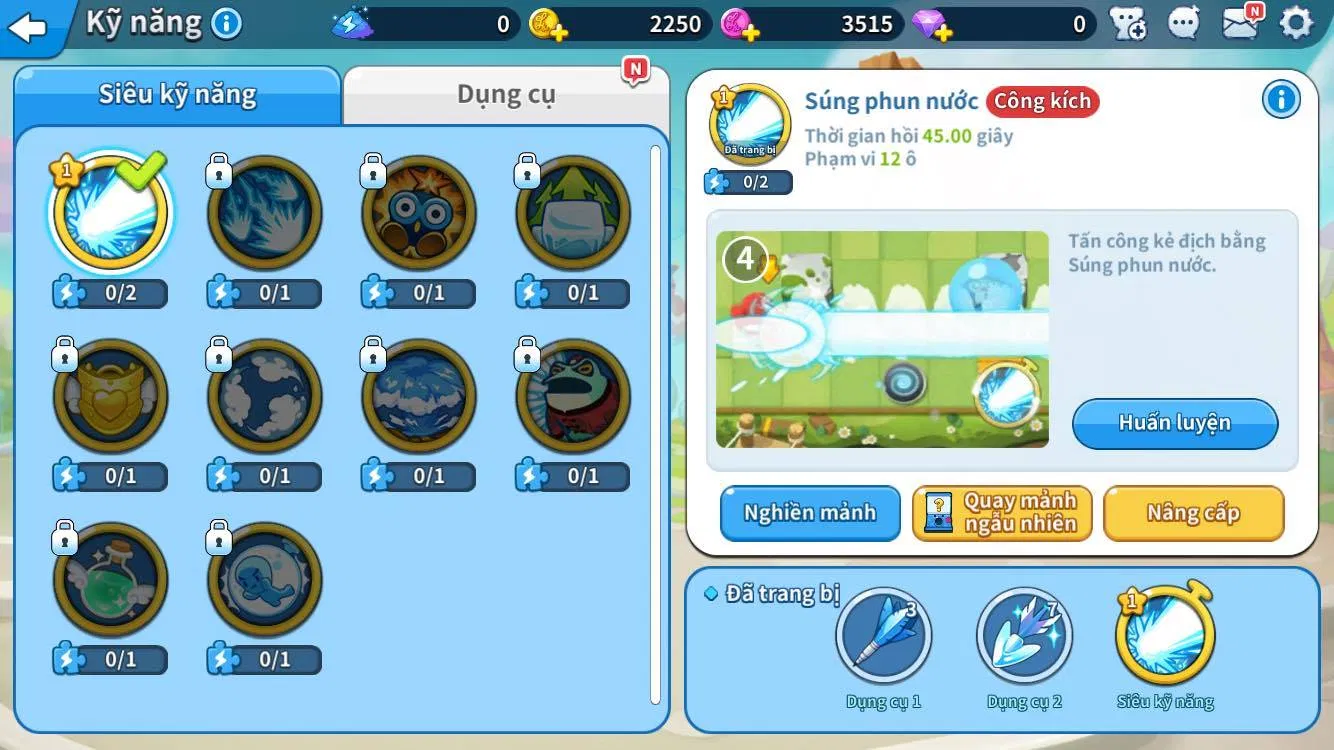This screenshot has width=1334, height=750.
Task: Buy more purple diamonds
Action: pyautogui.click(x=931, y=24)
